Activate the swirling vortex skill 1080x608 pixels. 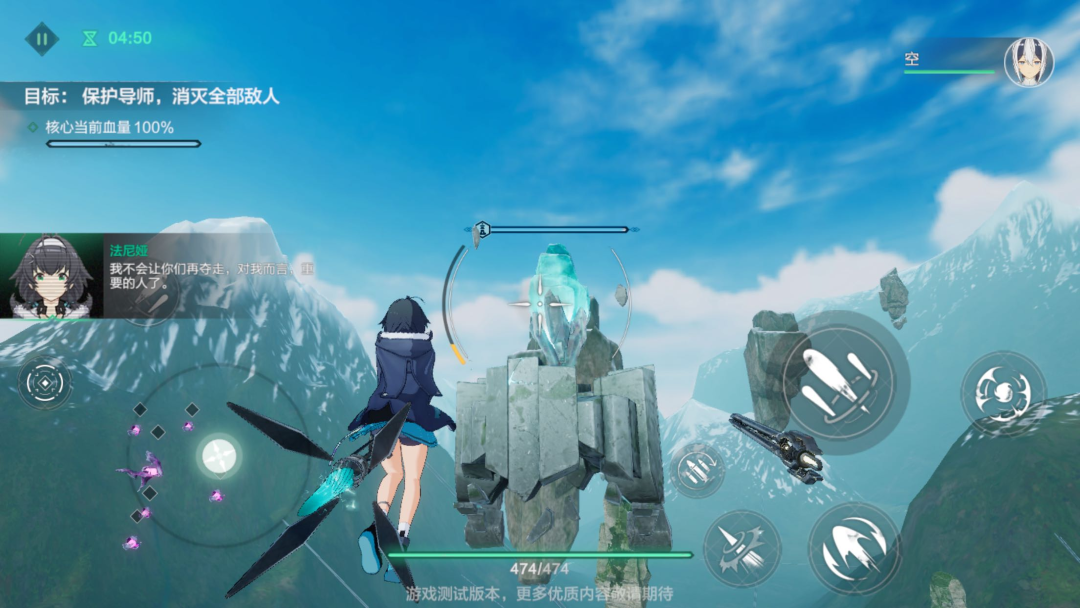coord(1002,392)
